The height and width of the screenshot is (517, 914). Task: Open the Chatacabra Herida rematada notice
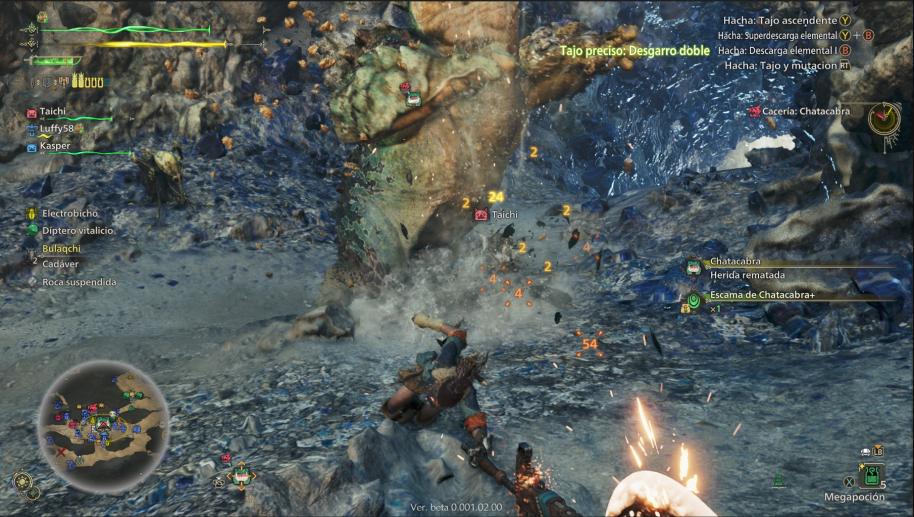(750, 269)
